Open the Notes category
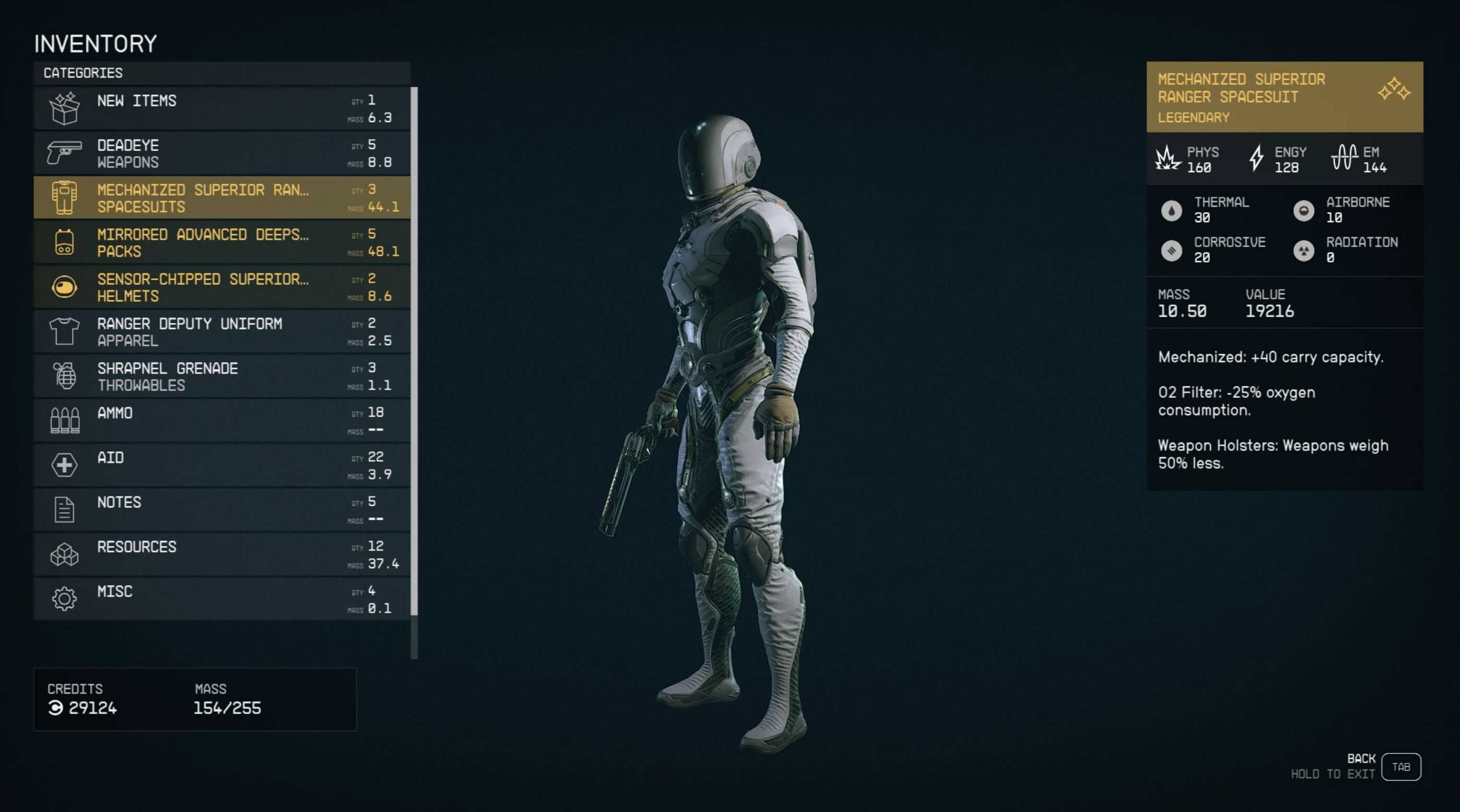 coord(221,510)
